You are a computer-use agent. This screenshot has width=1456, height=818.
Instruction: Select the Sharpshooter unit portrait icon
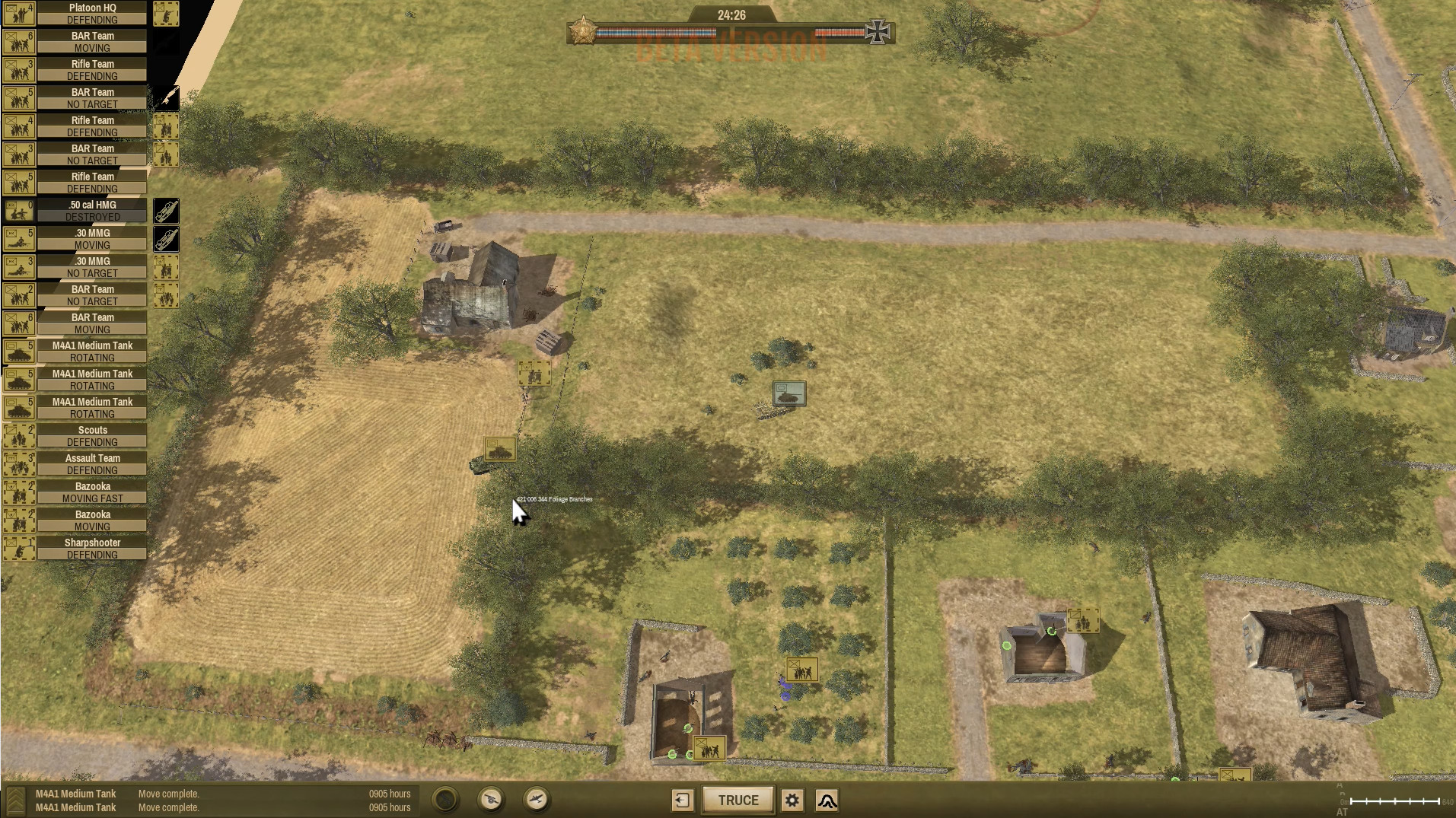tap(19, 548)
